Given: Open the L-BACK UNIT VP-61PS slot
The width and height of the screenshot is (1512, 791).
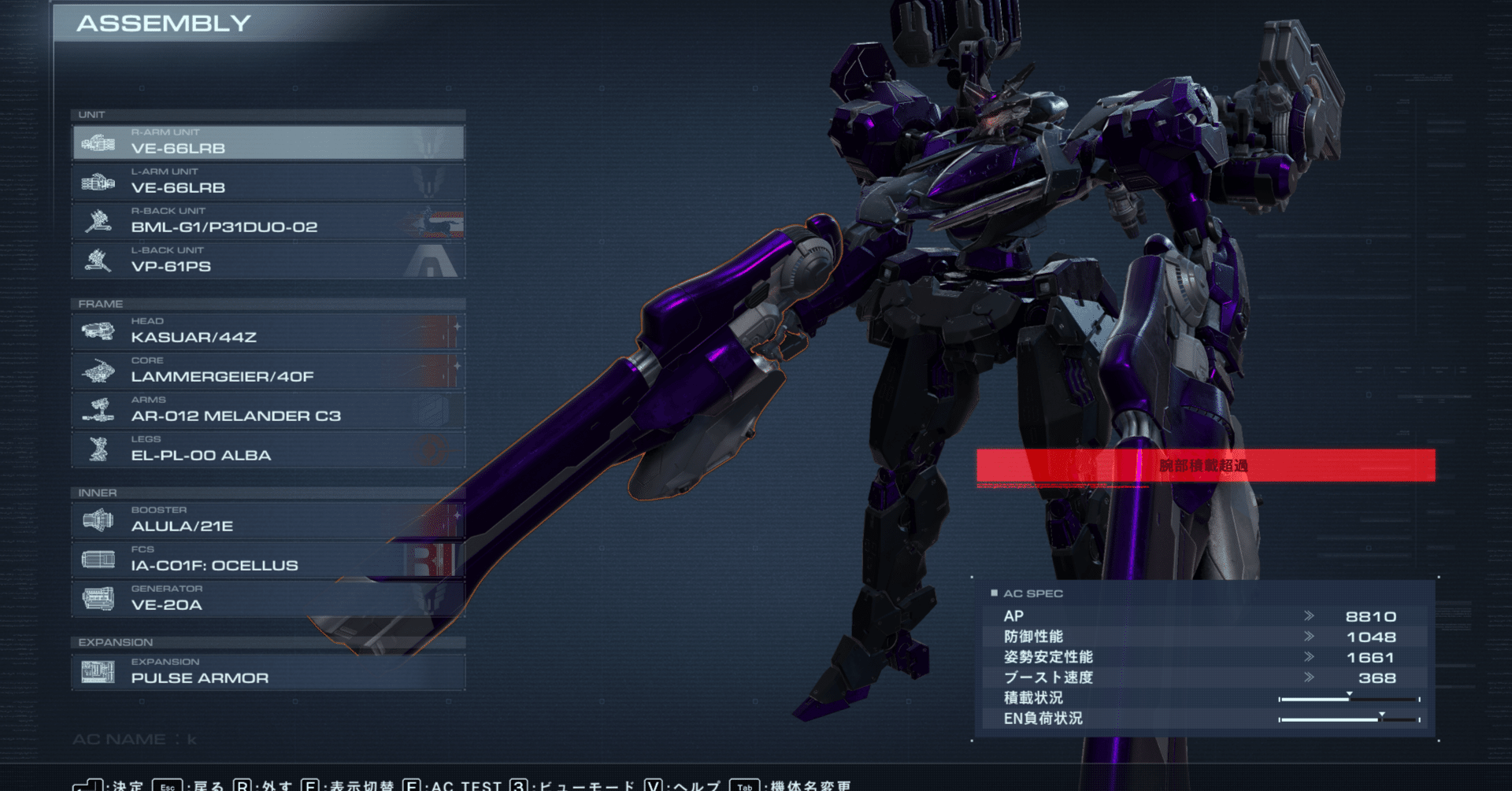Looking at the screenshot, I should [x=268, y=261].
